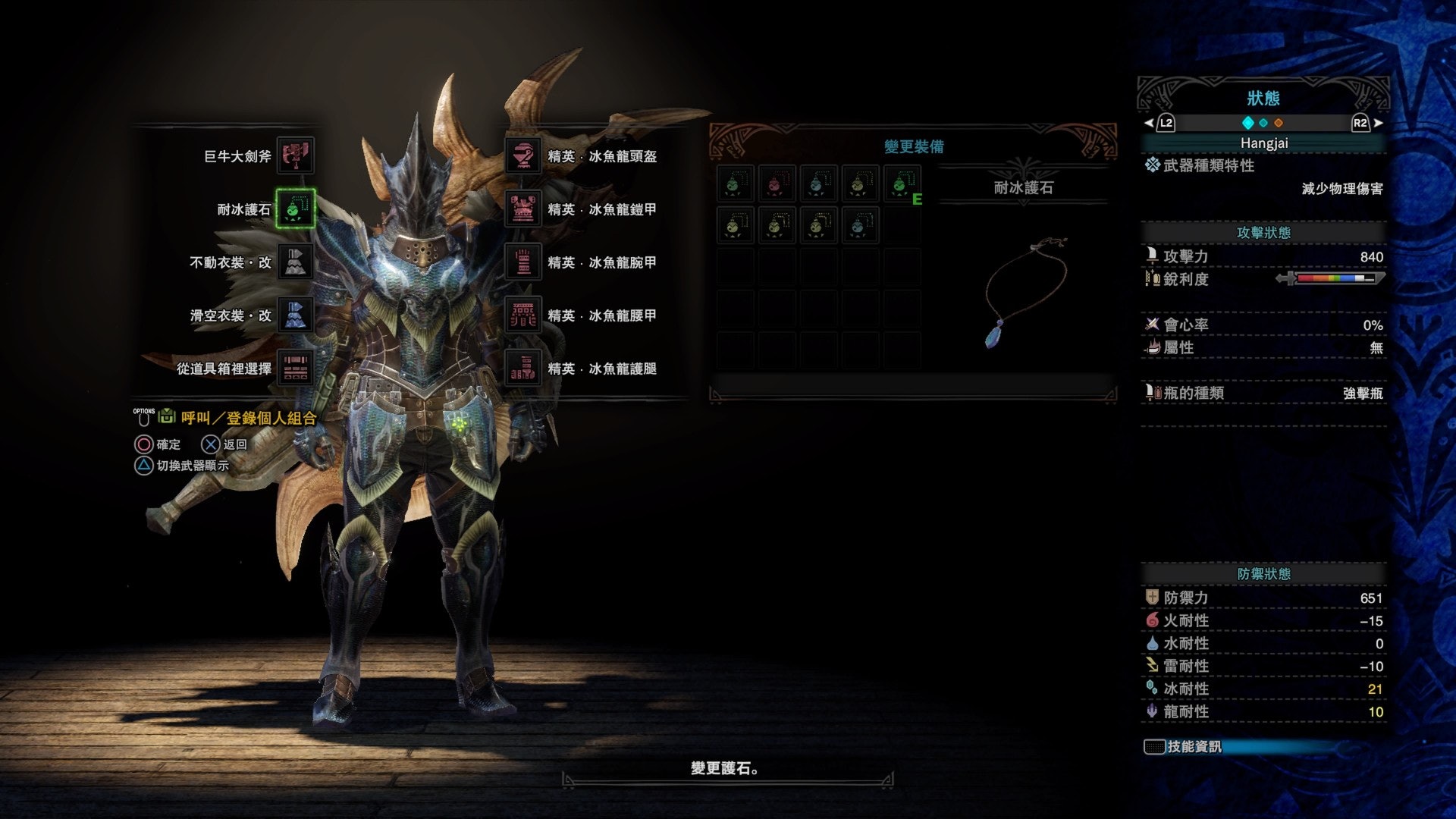Select the 精英・冰魚龍護腿 leg armor slot
The image size is (1456, 819).
tap(523, 369)
